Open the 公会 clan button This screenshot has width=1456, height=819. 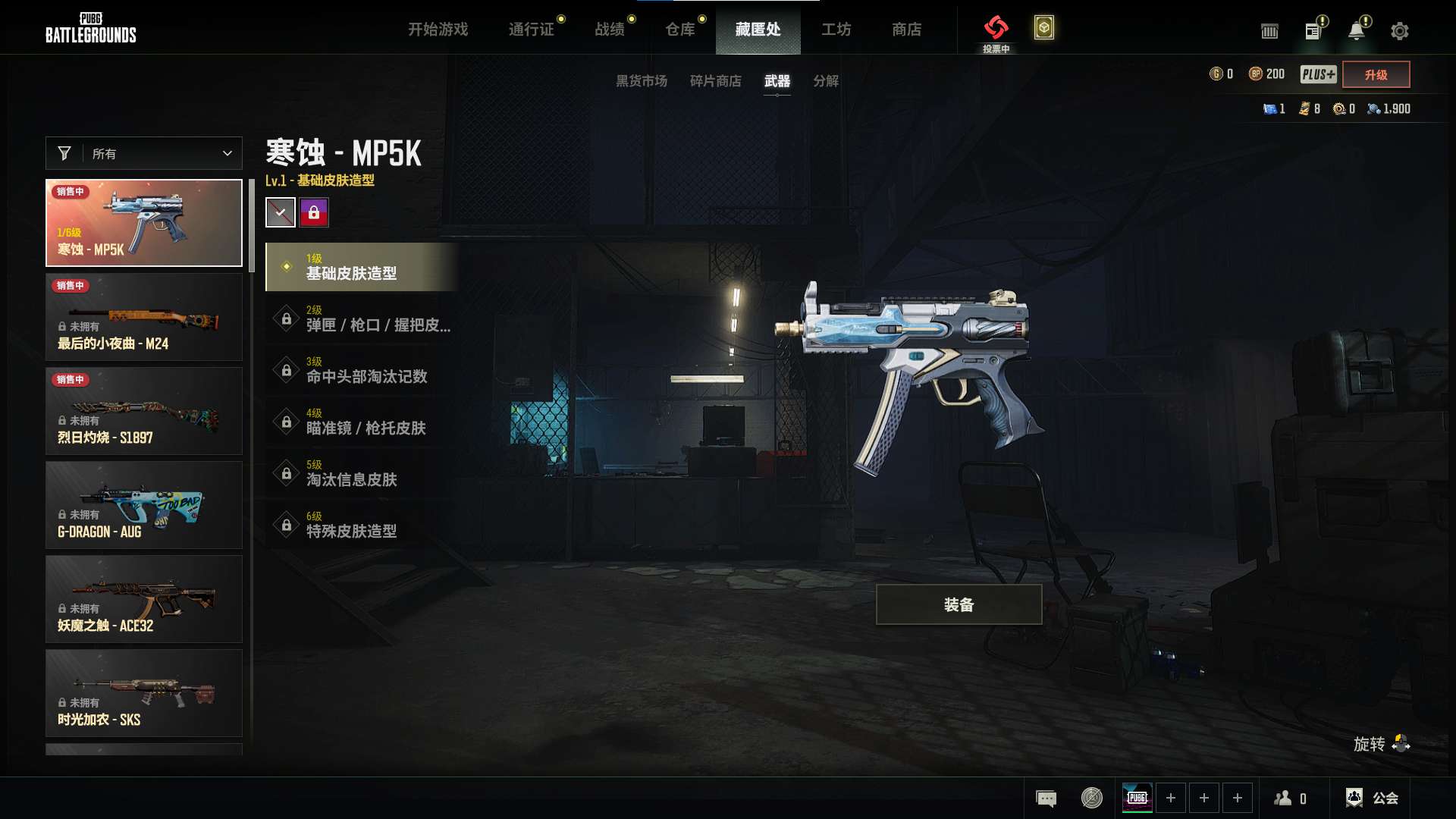click(x=1373, y=798)
